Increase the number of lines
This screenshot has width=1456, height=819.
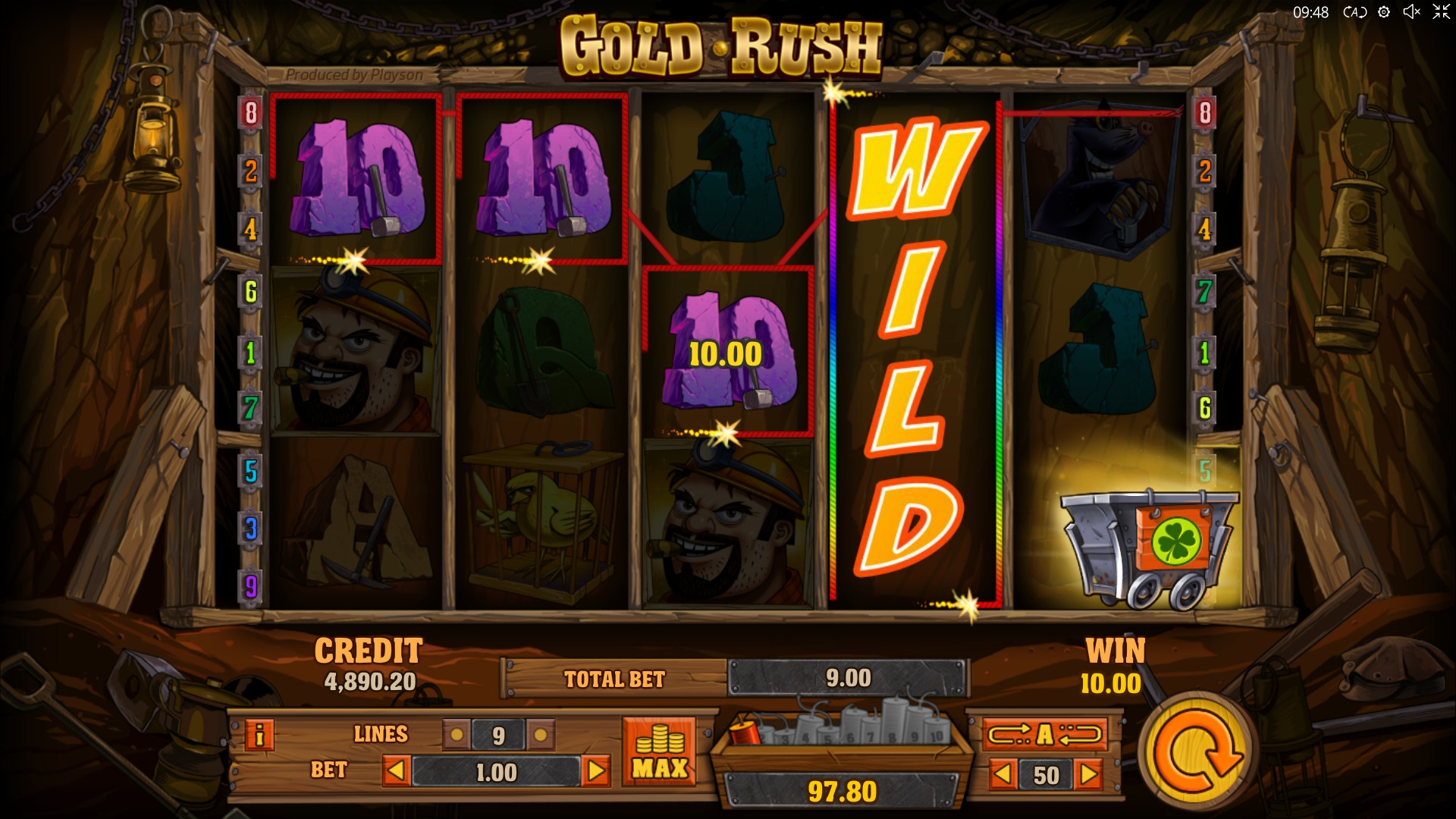pyautogui.click(x=540, y=735)
